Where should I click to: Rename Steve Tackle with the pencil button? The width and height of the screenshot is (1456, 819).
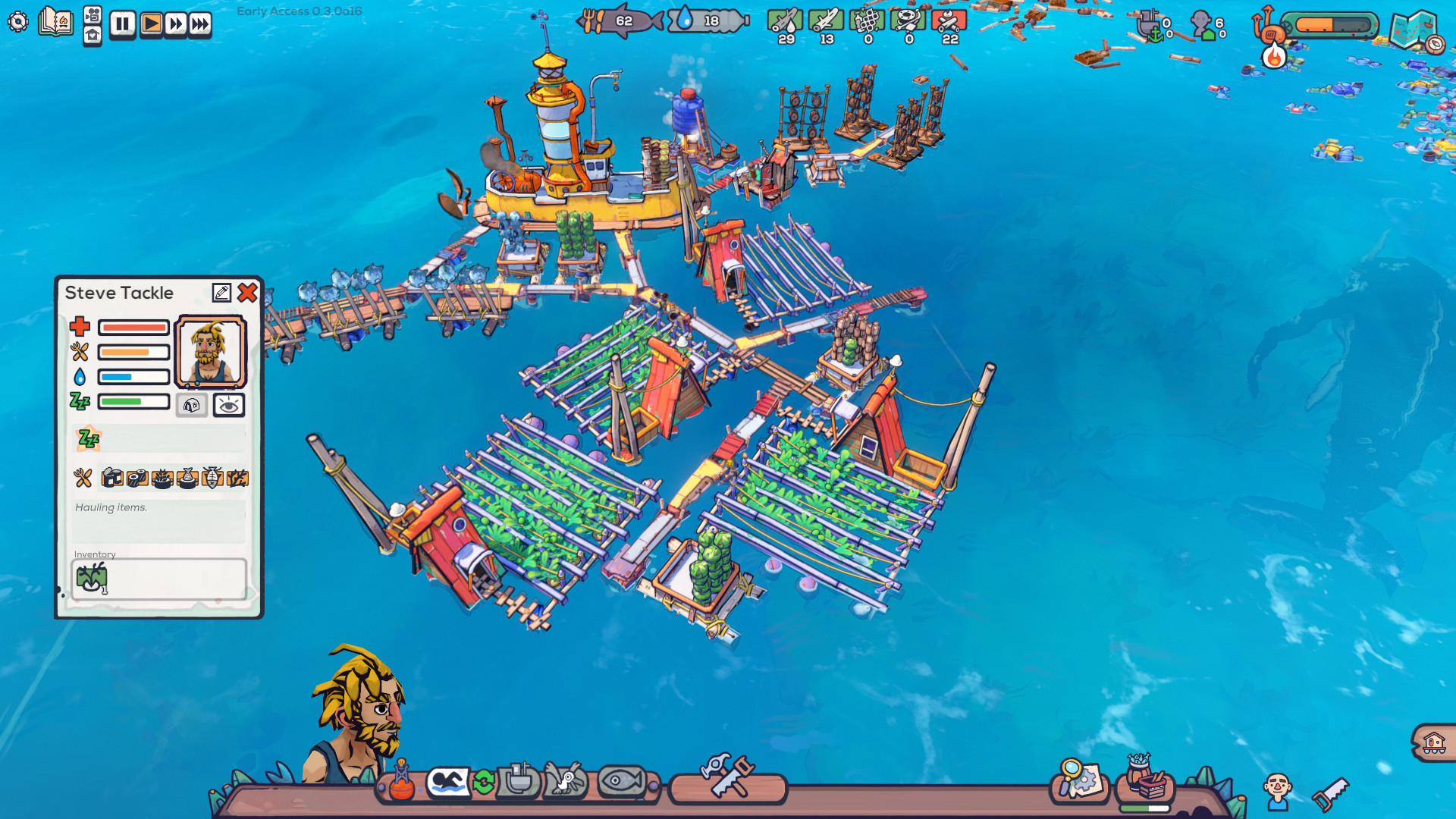221,293
